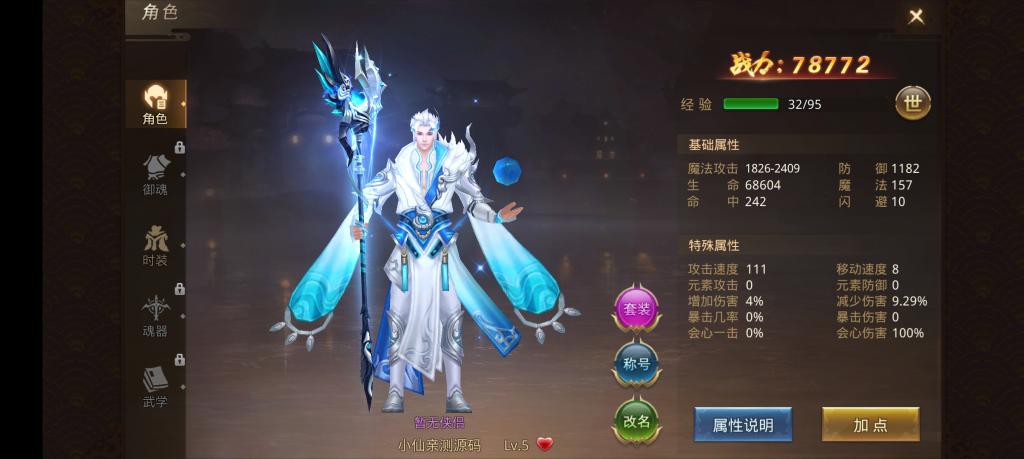Switch to the 时装 fashion tab

coord(155,244)
